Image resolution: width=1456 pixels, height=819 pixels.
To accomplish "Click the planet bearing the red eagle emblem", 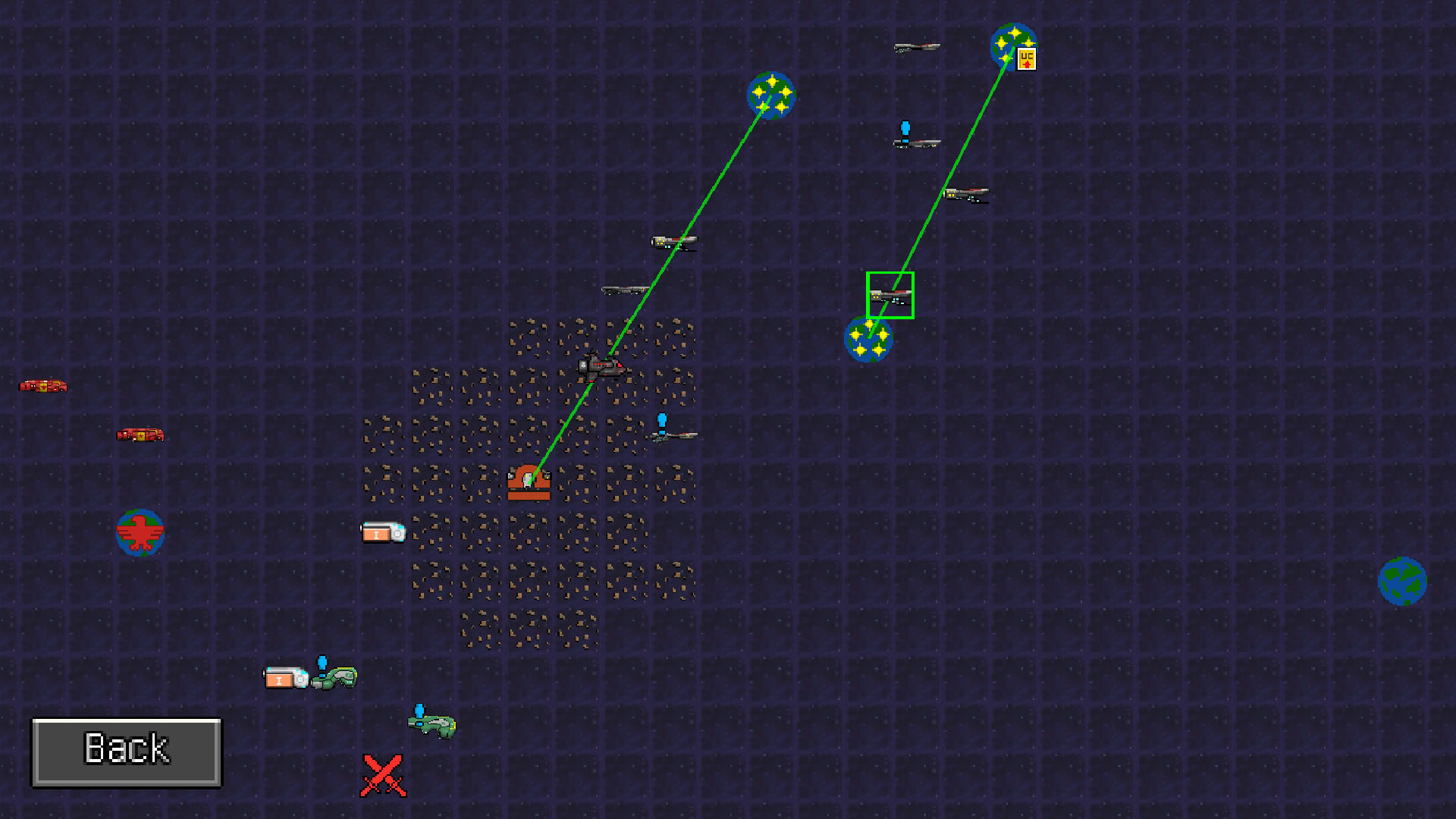I will coord(140,532).
